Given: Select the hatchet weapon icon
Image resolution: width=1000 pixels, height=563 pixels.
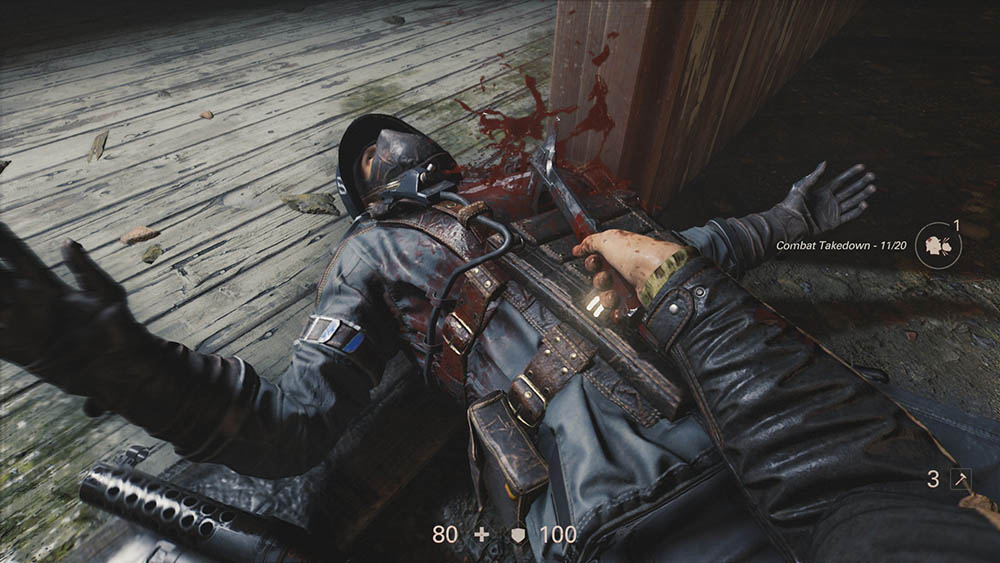Looking at the screenshot, I should (x=960, y=479).
